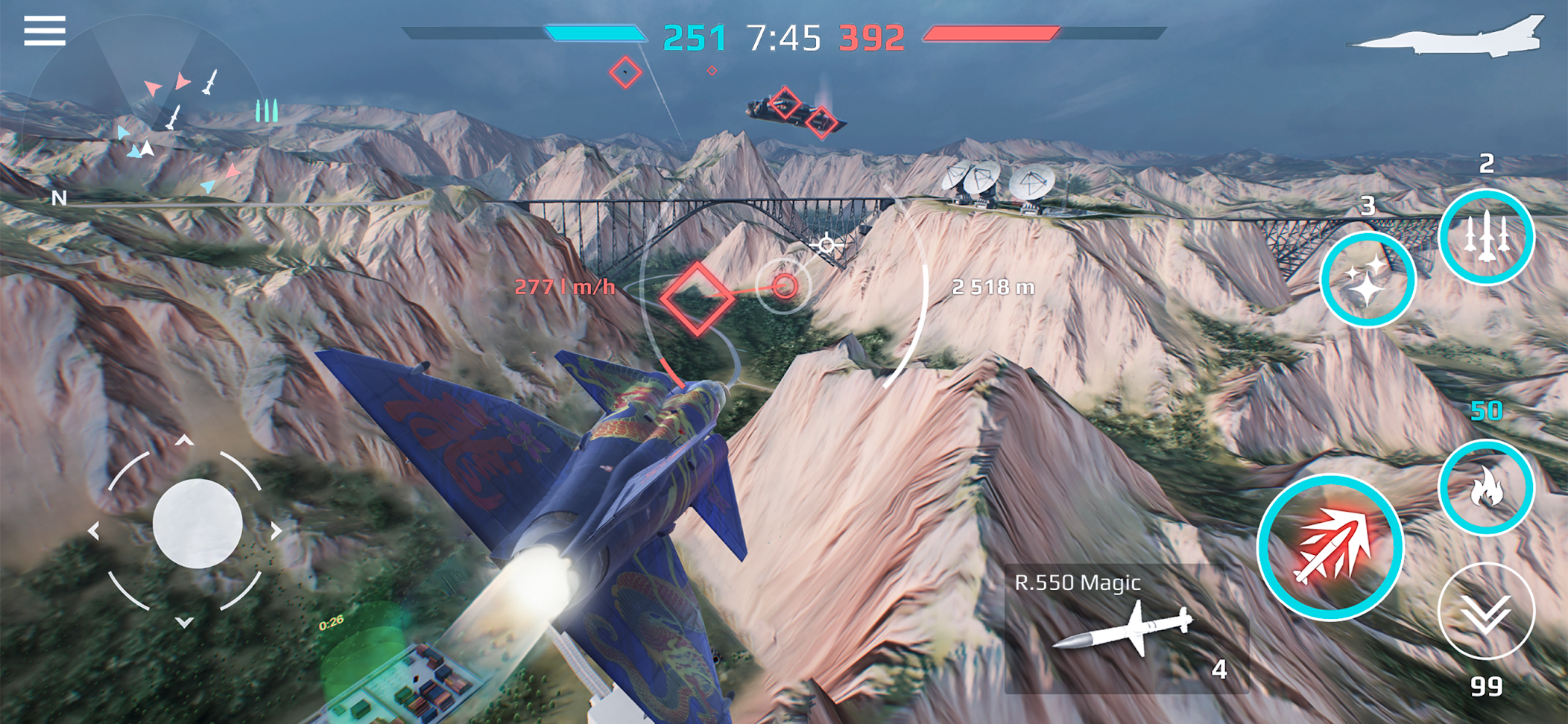Tap the white jet silhouette icon
The height and width of the screenshot is (724, 1568).
point(1450,37)
